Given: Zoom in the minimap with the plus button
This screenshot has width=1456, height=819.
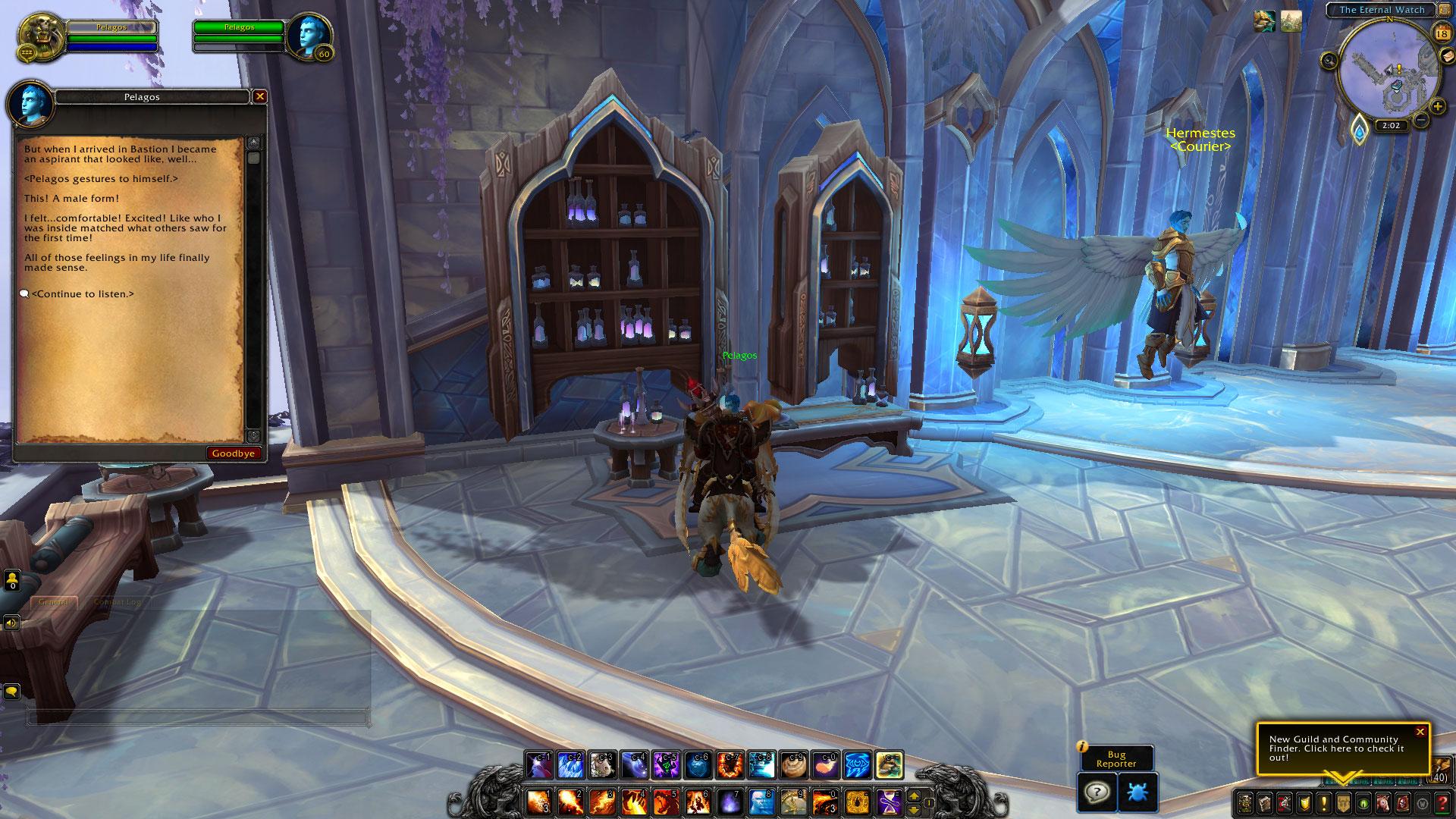Looking at the screenshot, I should 1437,107.
